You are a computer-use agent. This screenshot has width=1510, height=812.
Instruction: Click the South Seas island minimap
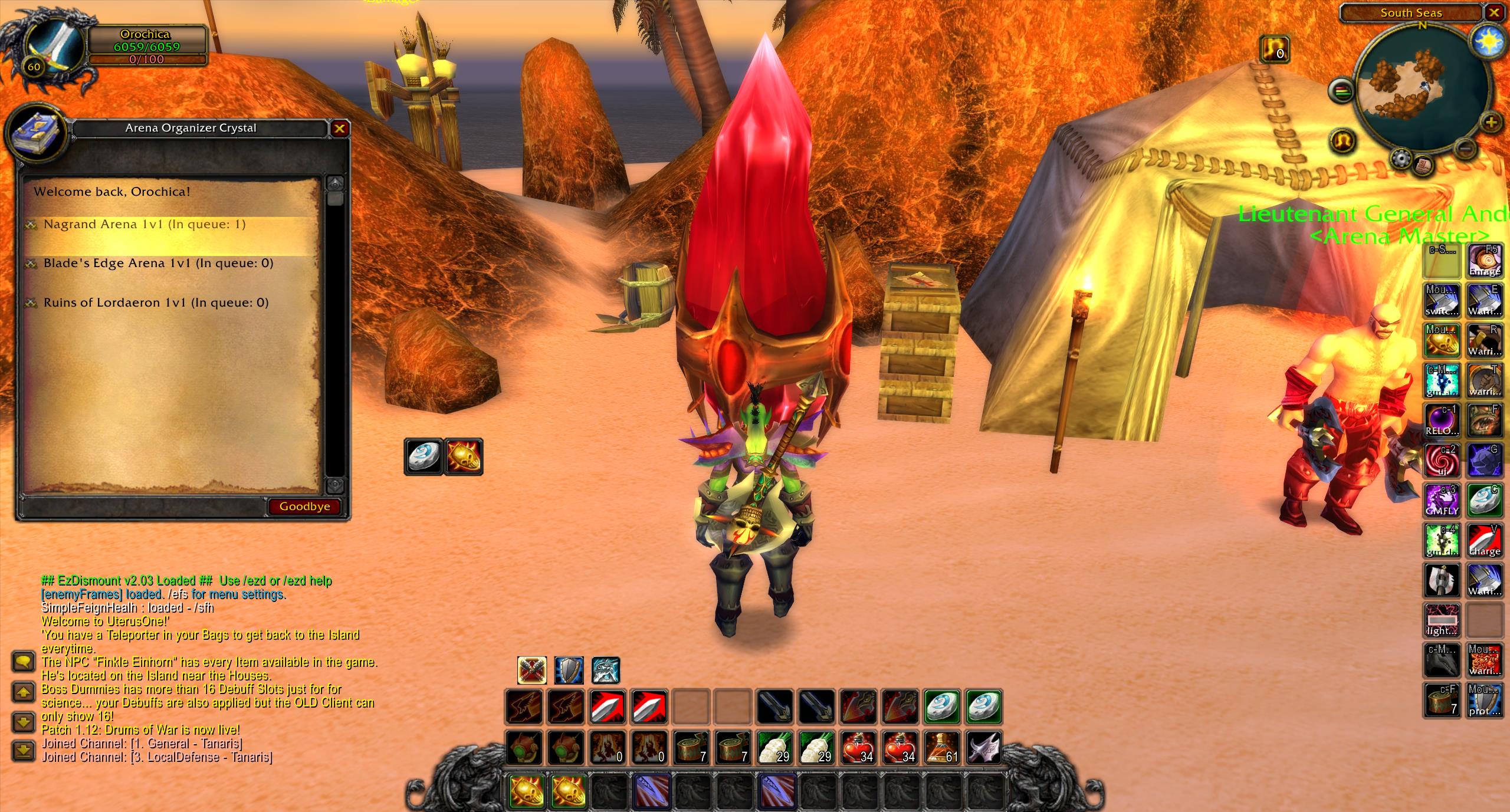click(x=1422, y=83)
